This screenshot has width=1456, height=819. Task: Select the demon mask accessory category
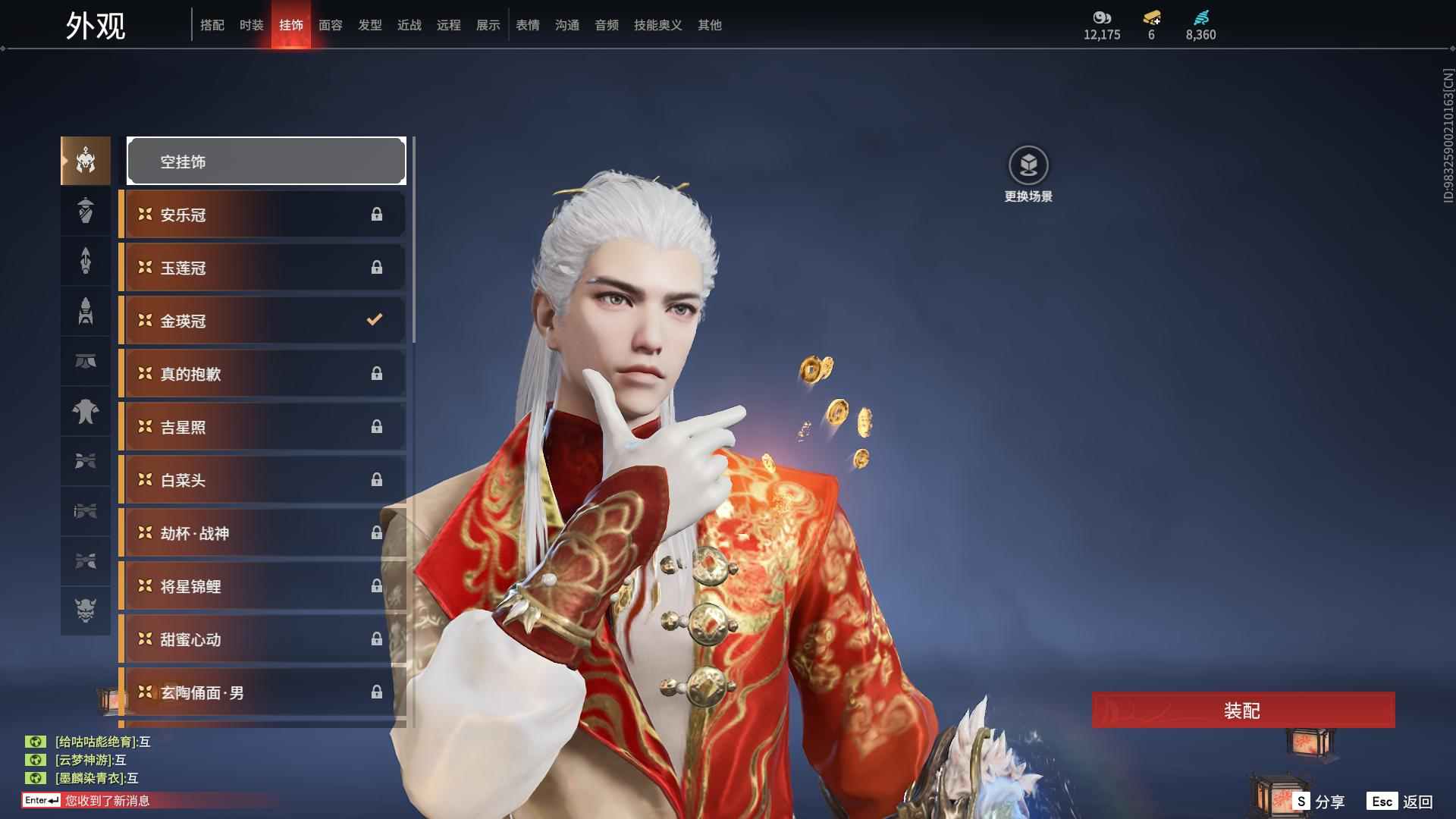pyautogui.click(x=86, y=610)
